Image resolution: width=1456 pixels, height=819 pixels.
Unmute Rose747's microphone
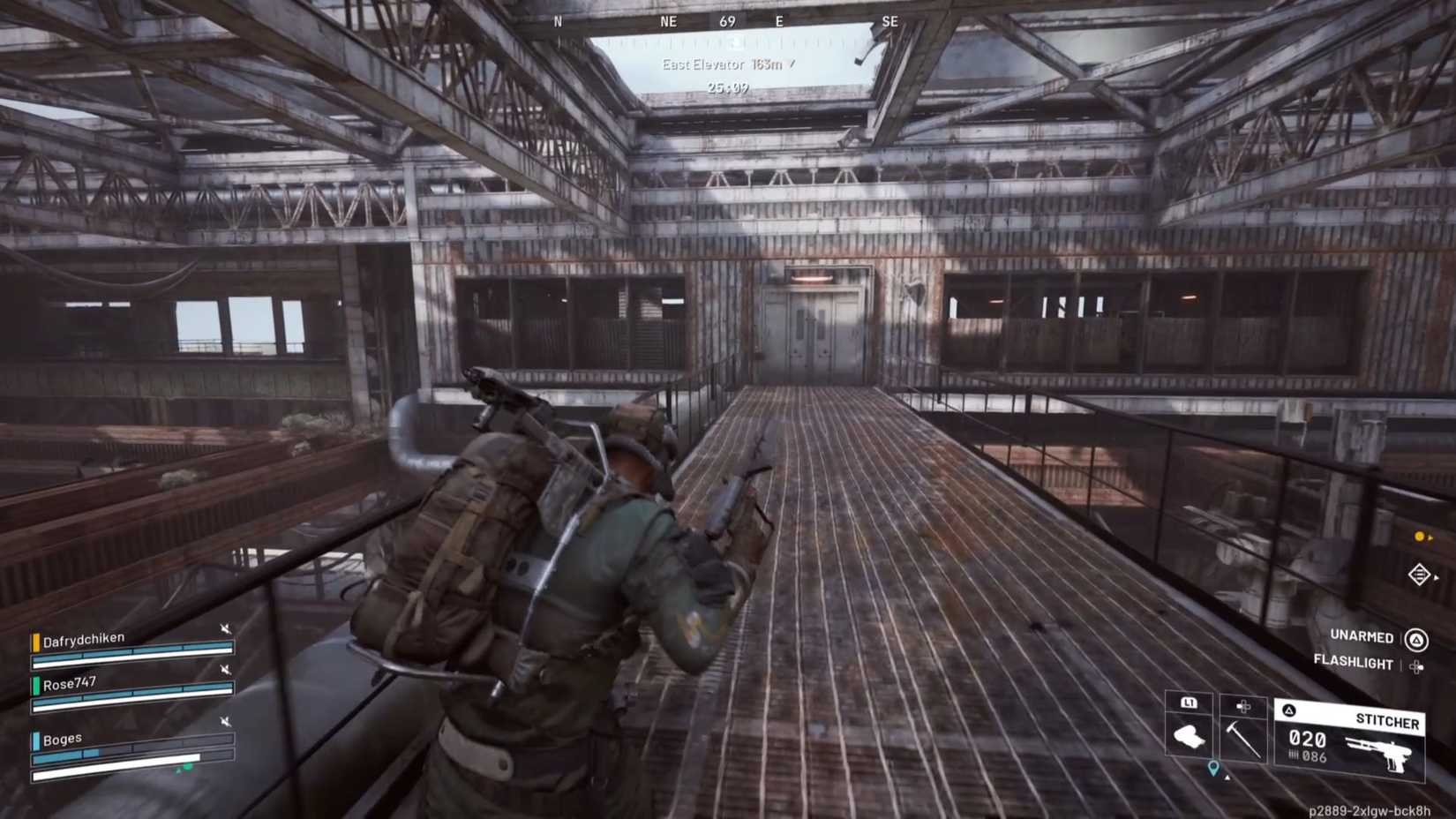tap(224, 669)
